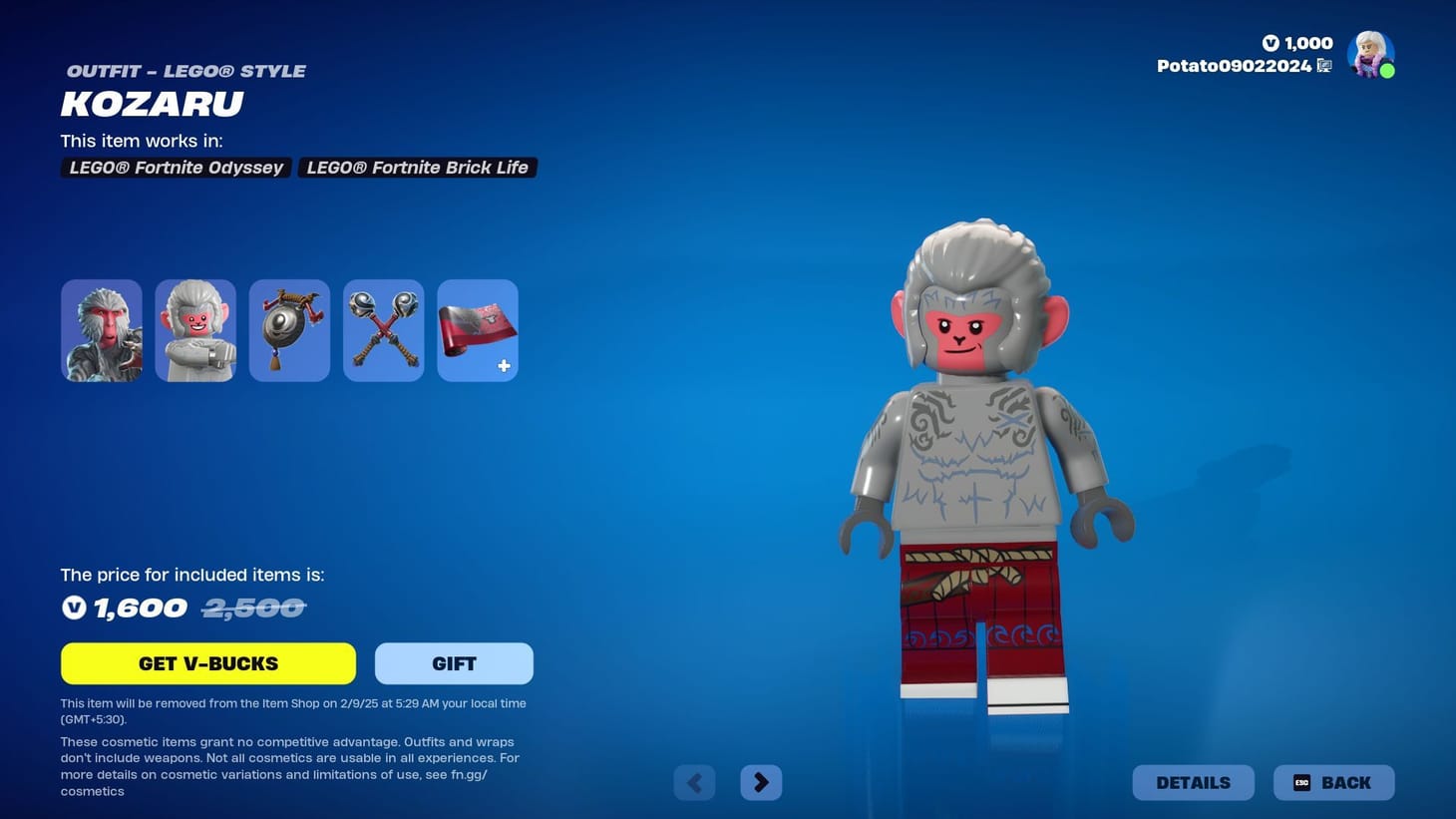Click the left navigation chevron

click(x=694, y=782)
